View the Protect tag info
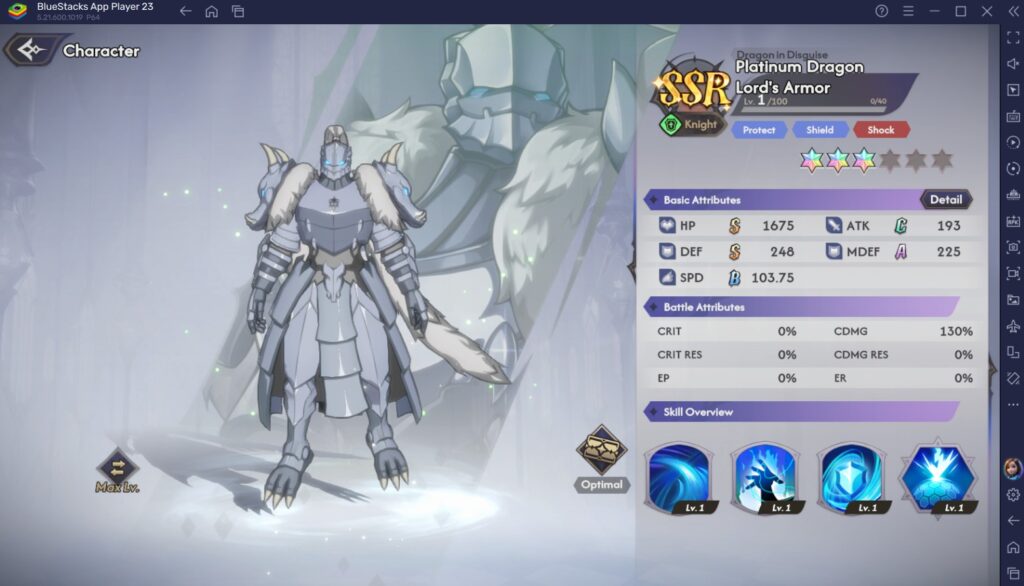1024x586 pixels. click(x=758, y=130)
